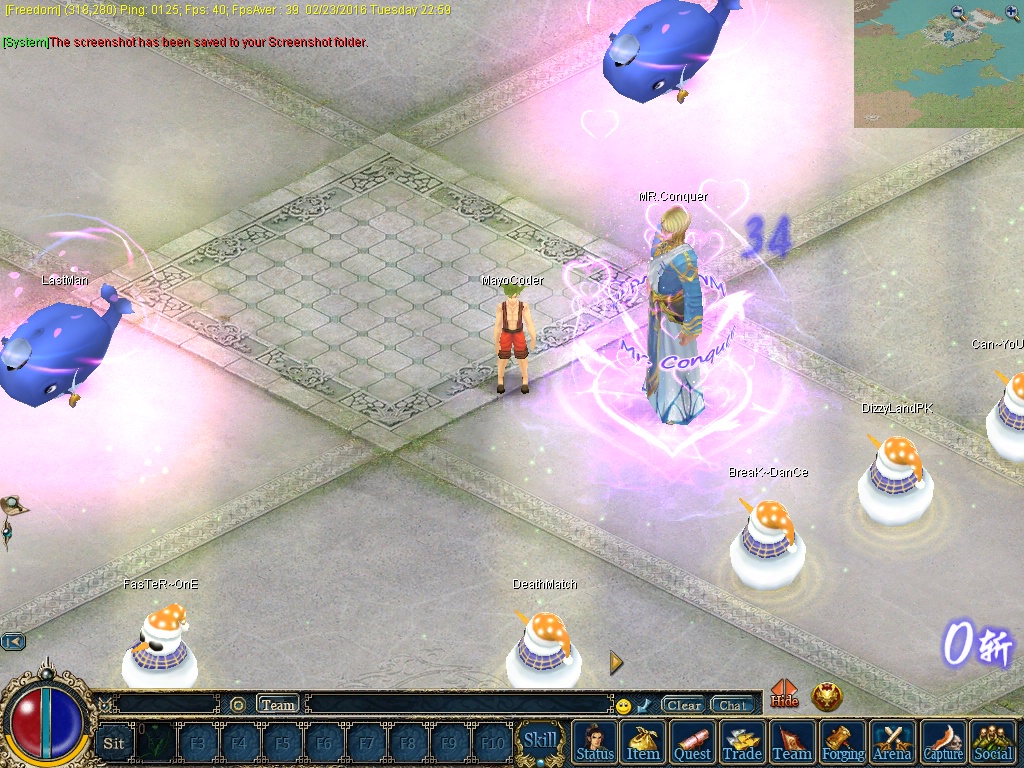Open the Item inventory bag

(643, 742)
